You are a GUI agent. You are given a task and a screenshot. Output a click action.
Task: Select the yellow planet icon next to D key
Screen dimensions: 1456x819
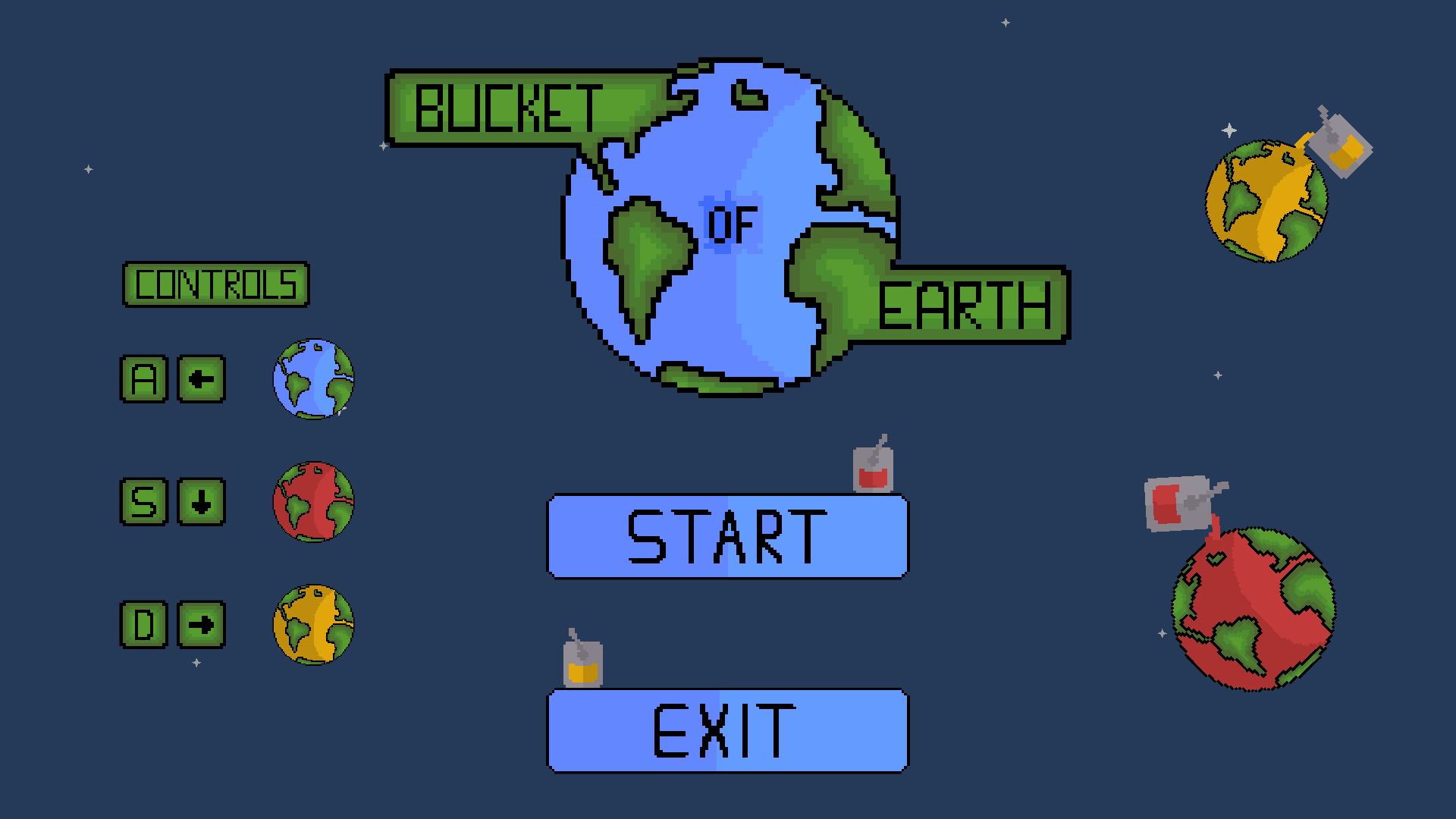(x=313, y=625)
